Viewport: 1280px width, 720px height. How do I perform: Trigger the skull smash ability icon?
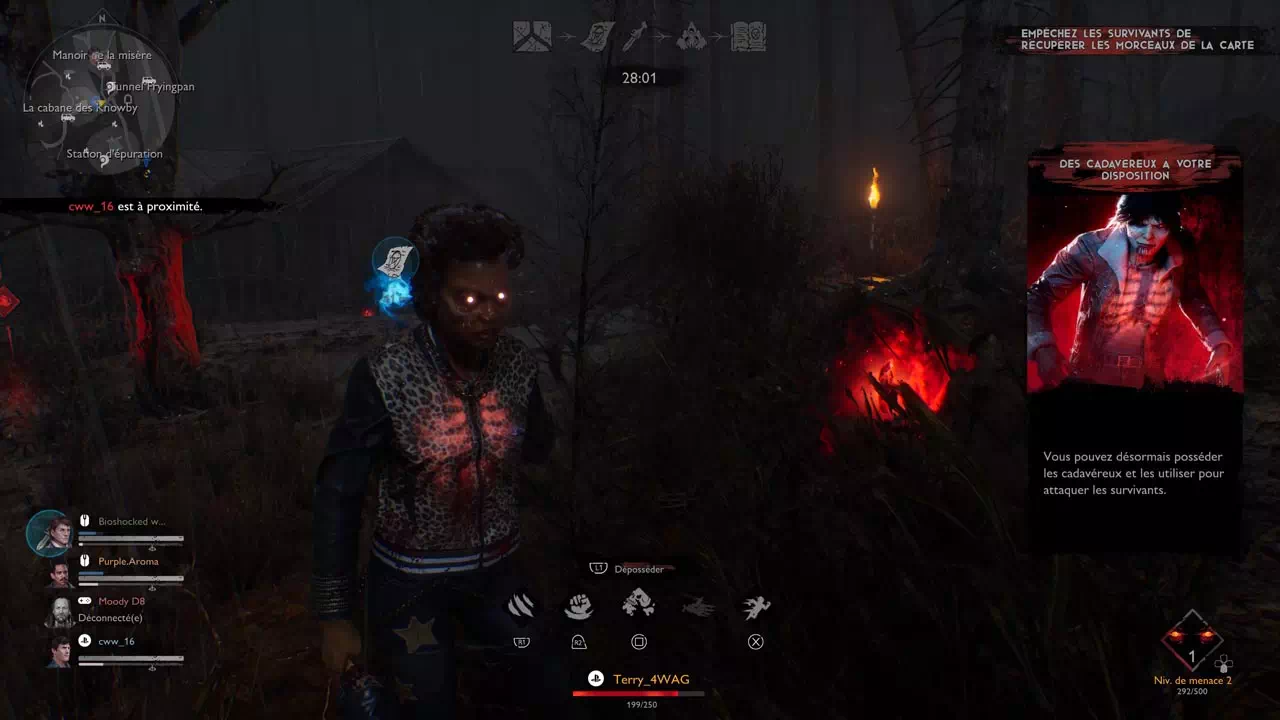(x=639, y=604)
